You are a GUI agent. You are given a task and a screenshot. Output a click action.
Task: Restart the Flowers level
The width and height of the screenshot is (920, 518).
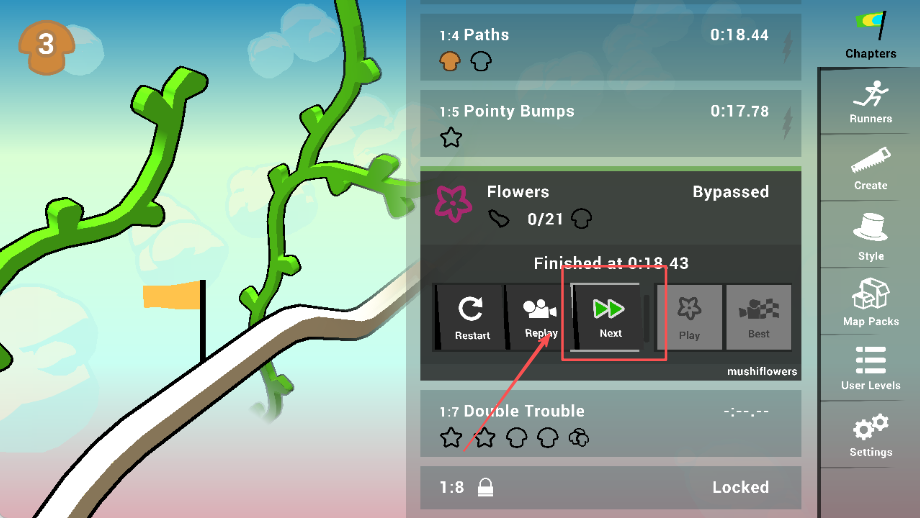(x=471, y=317)
